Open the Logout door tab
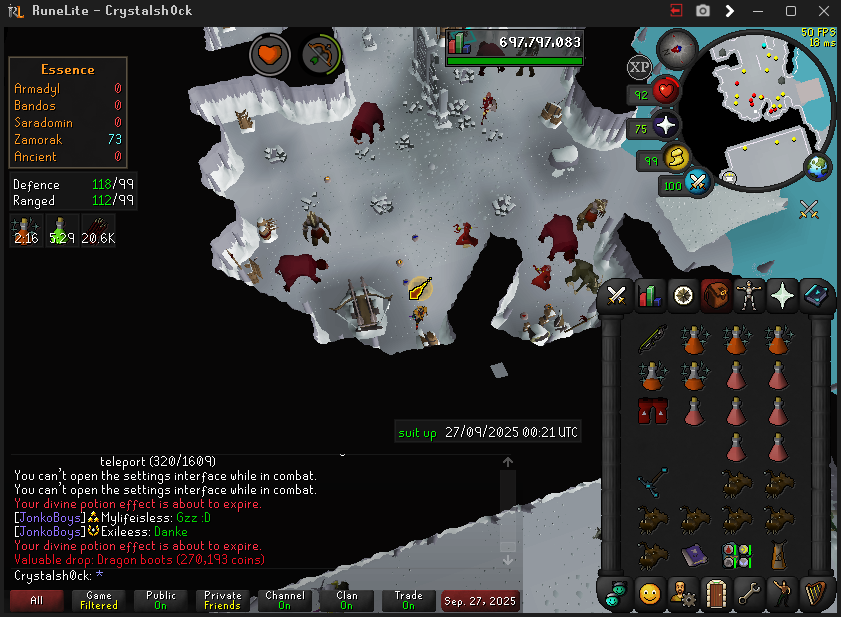Screen dimensions: 841x617 (715, 593)
